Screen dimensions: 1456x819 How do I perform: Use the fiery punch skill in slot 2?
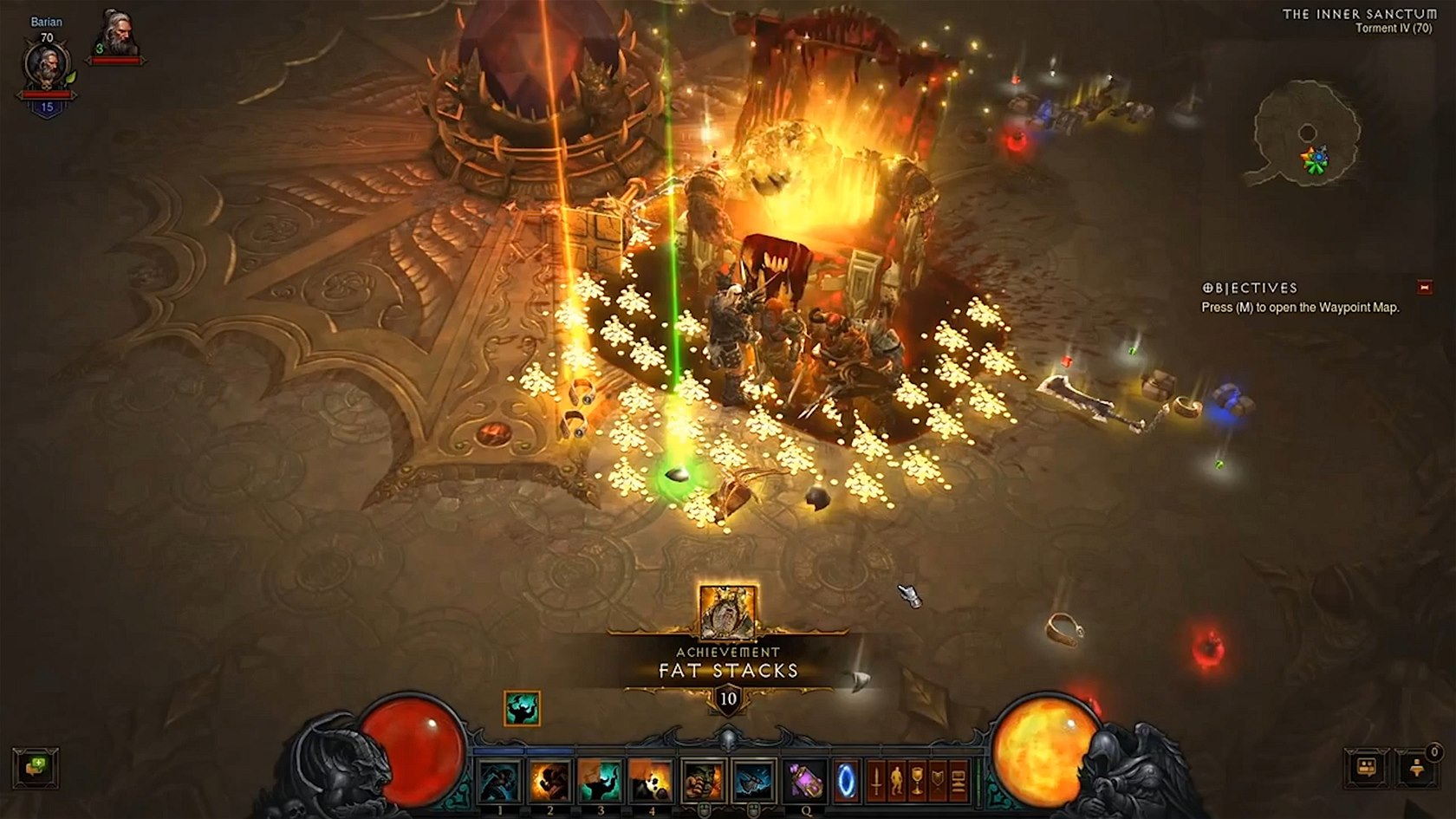550,781
